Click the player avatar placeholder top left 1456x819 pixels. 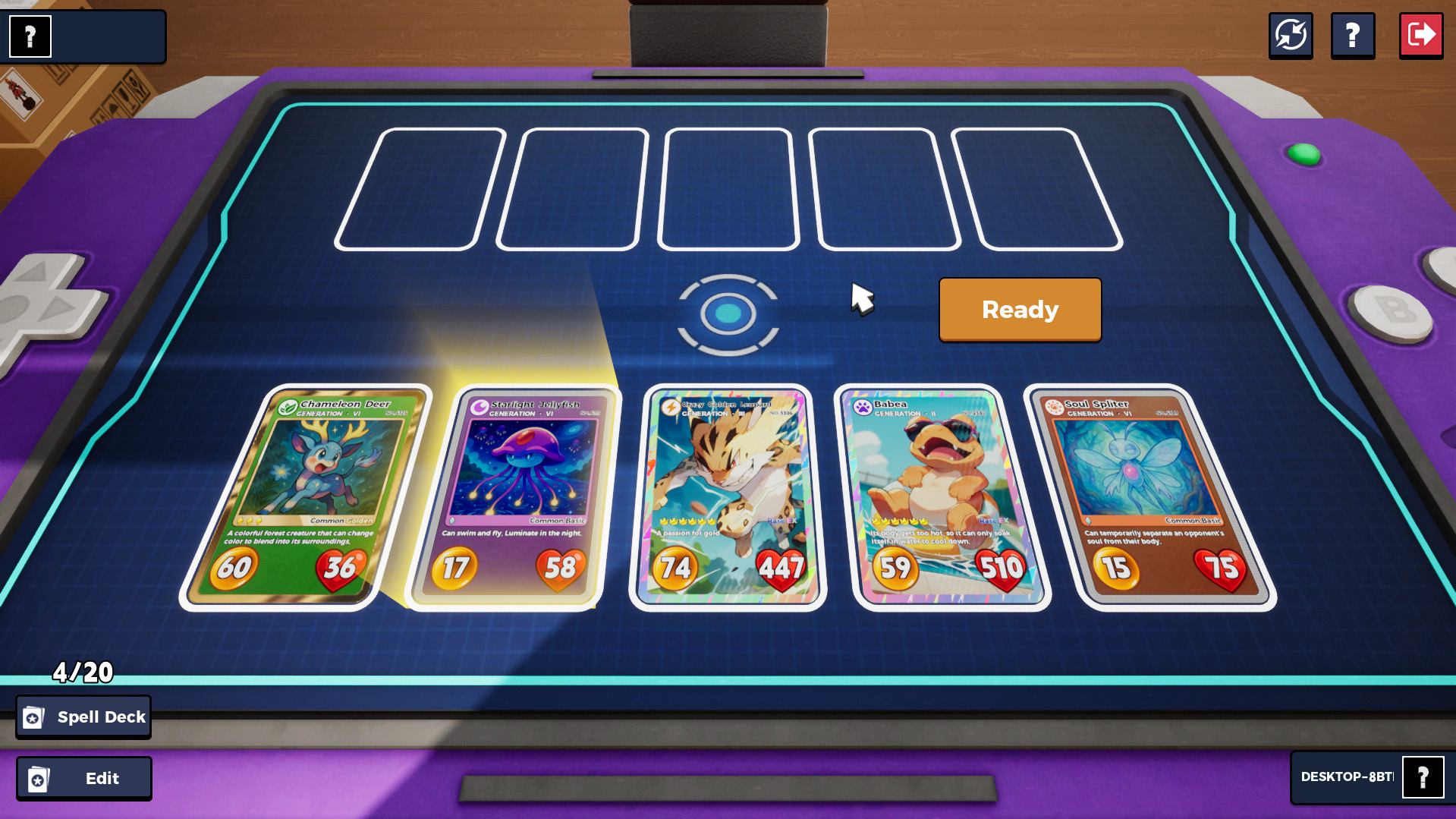point(29,36)
